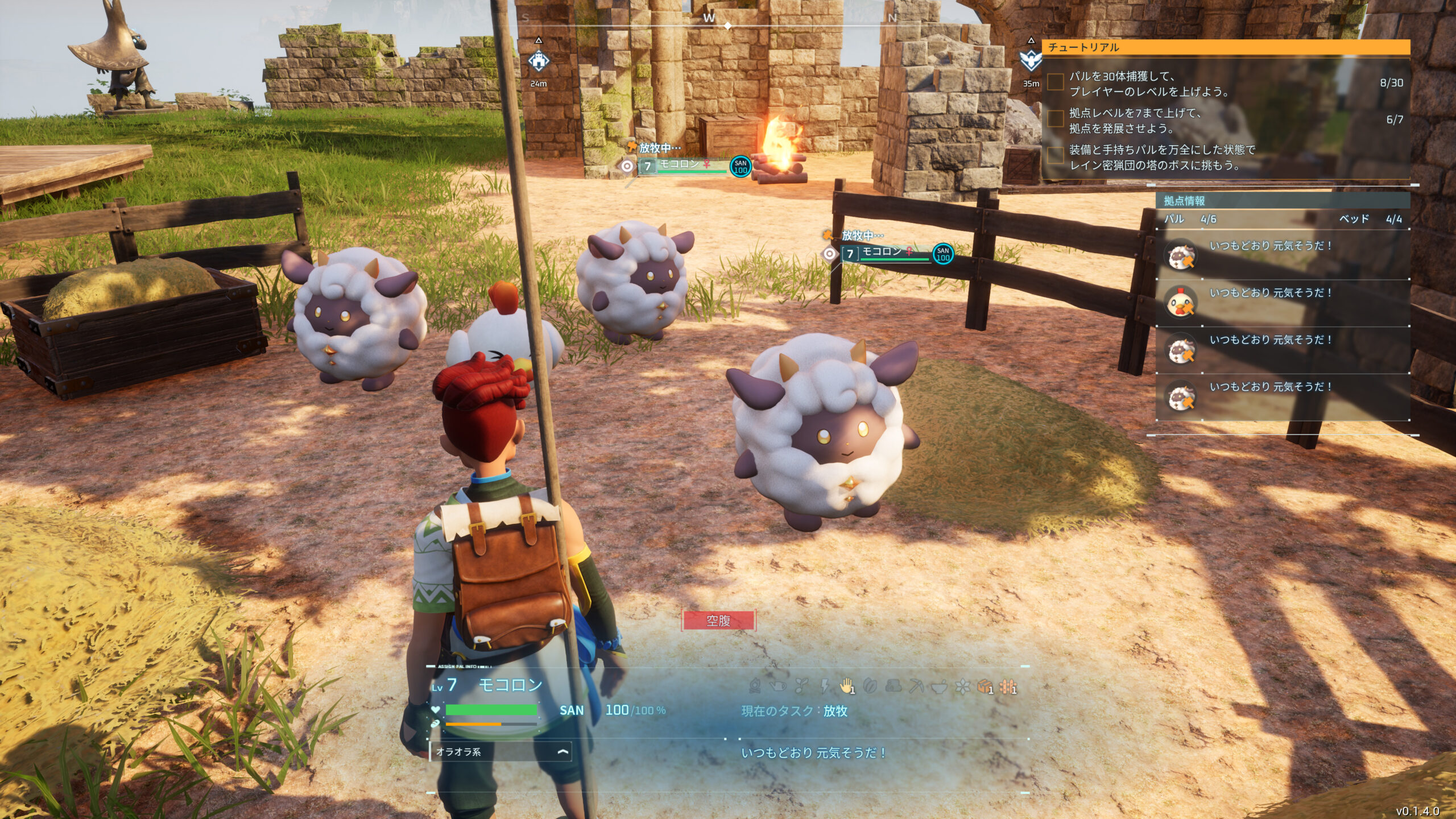Click the チュートリアル tutorial header bar
Screen dimensions: 1456x819
pos(1226,47)
